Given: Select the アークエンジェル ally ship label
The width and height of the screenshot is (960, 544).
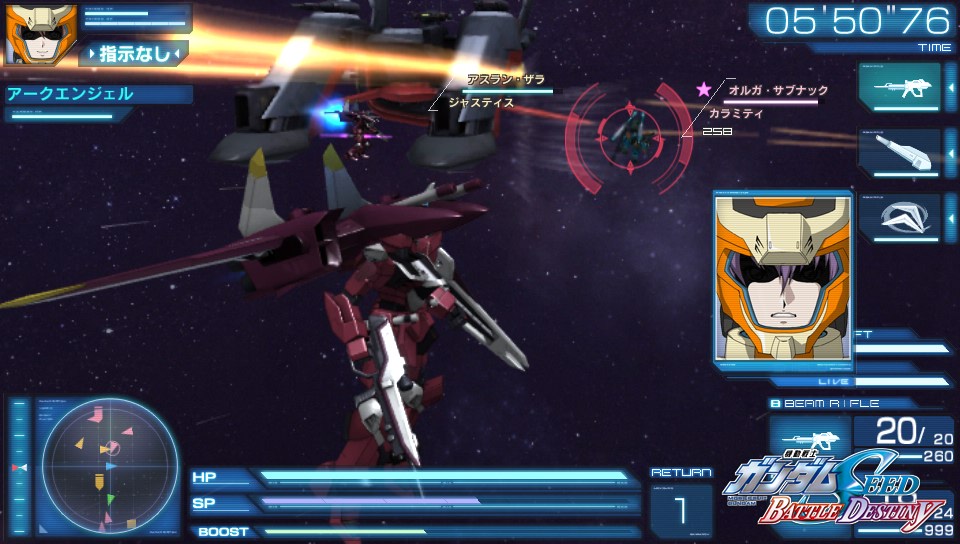Looking at the screenshot, I should coord(70,95).
